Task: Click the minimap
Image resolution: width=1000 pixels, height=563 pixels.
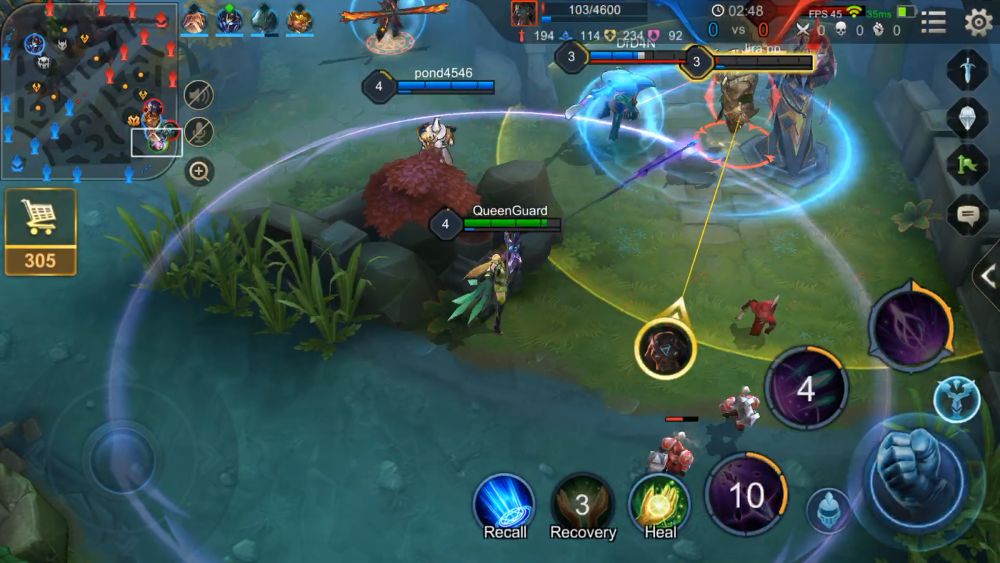Action: (x=90, y=92)
